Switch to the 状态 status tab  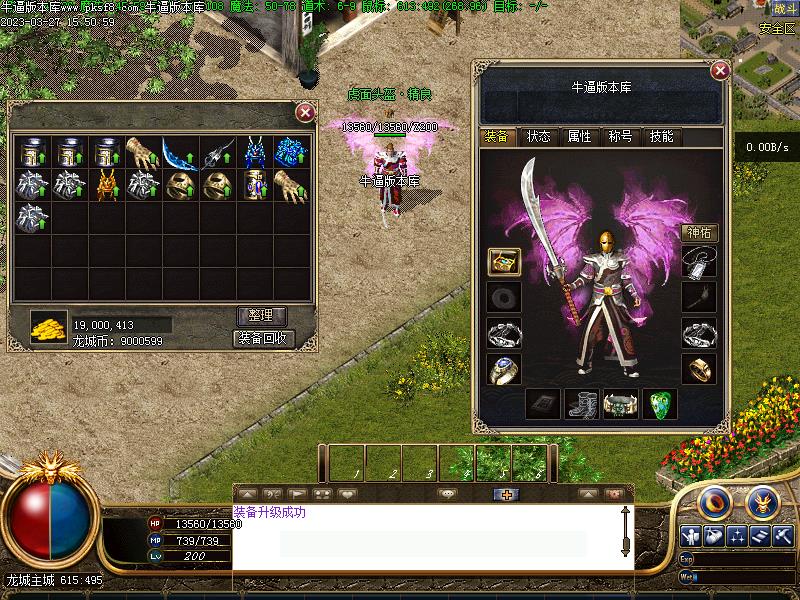(x=538, y=137)
